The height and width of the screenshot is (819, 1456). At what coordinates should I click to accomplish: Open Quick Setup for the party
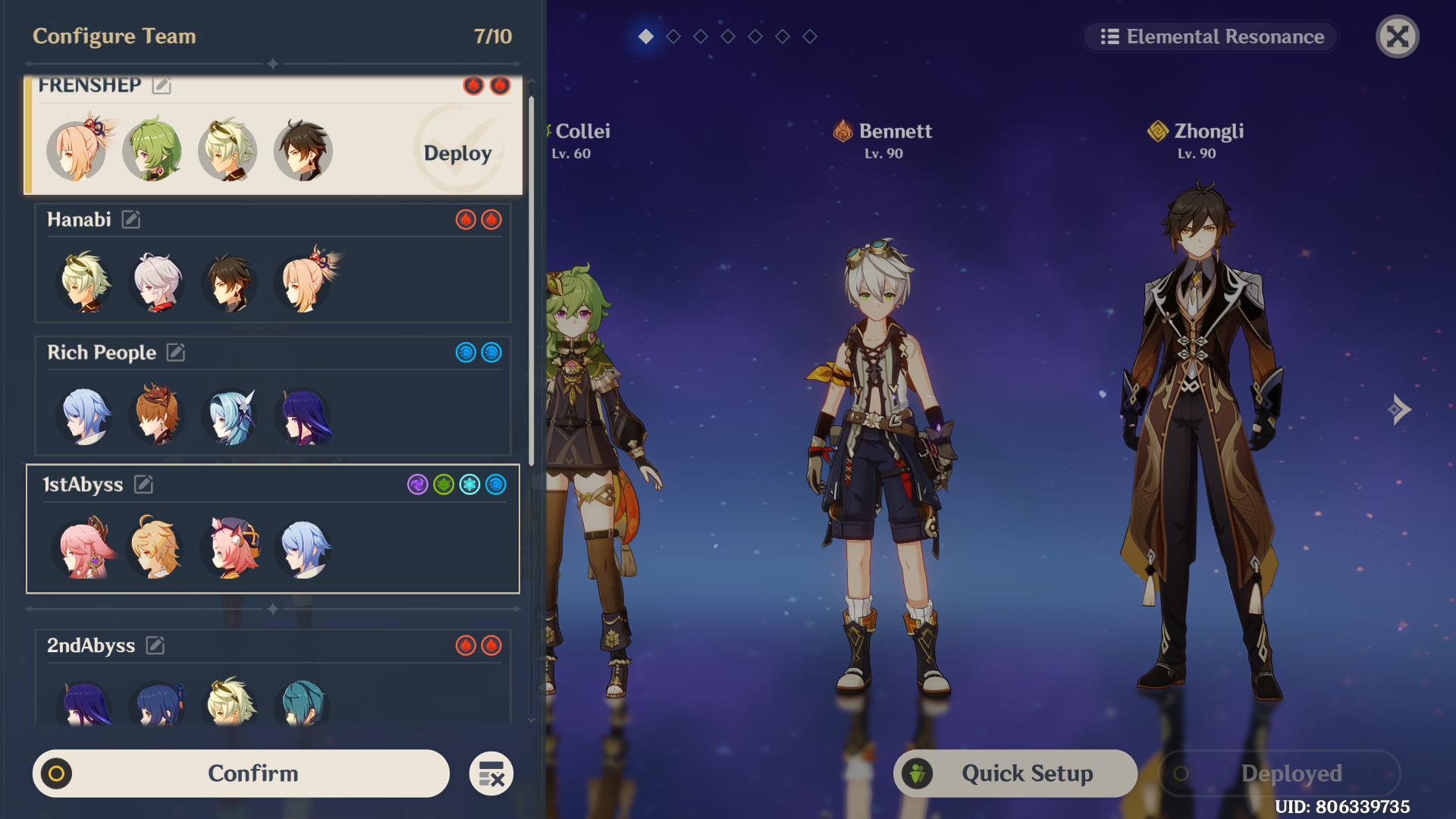click(1015, 773)
